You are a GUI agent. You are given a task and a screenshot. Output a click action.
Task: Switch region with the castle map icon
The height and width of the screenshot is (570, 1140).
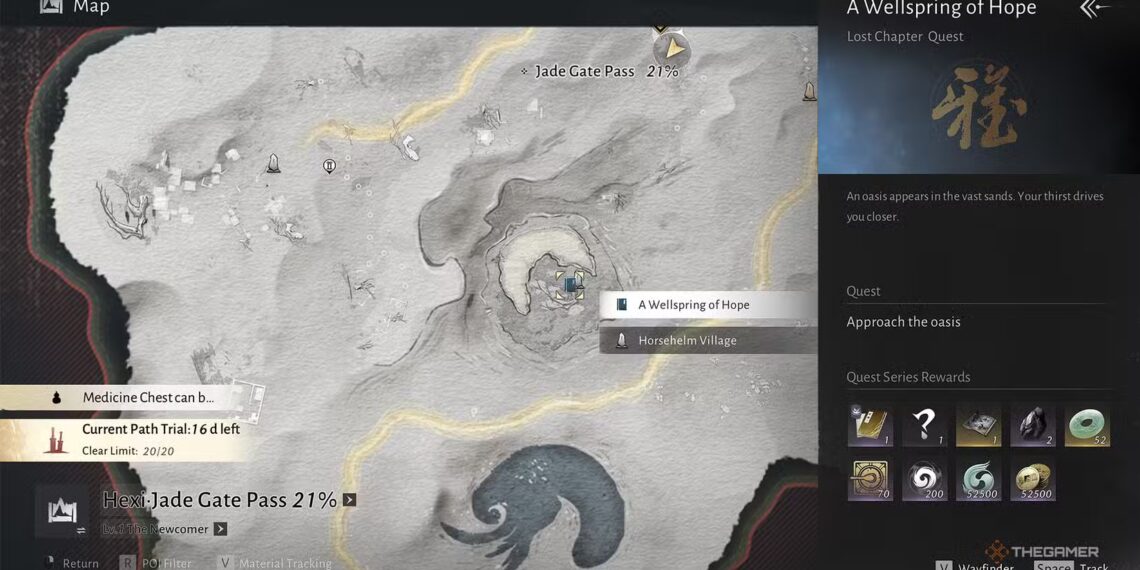coord(61,509)
